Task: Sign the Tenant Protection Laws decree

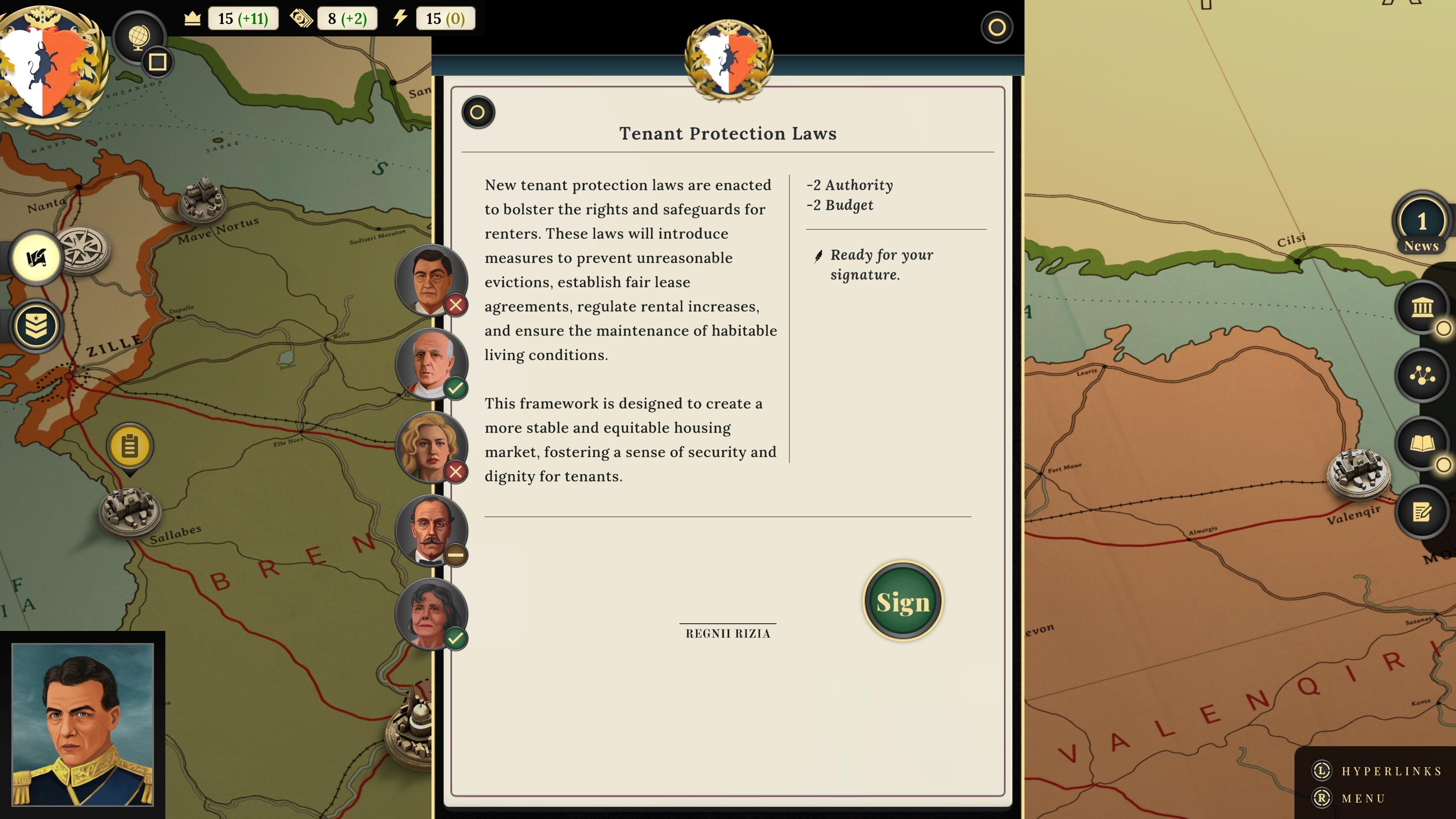Action: [903, 601]
